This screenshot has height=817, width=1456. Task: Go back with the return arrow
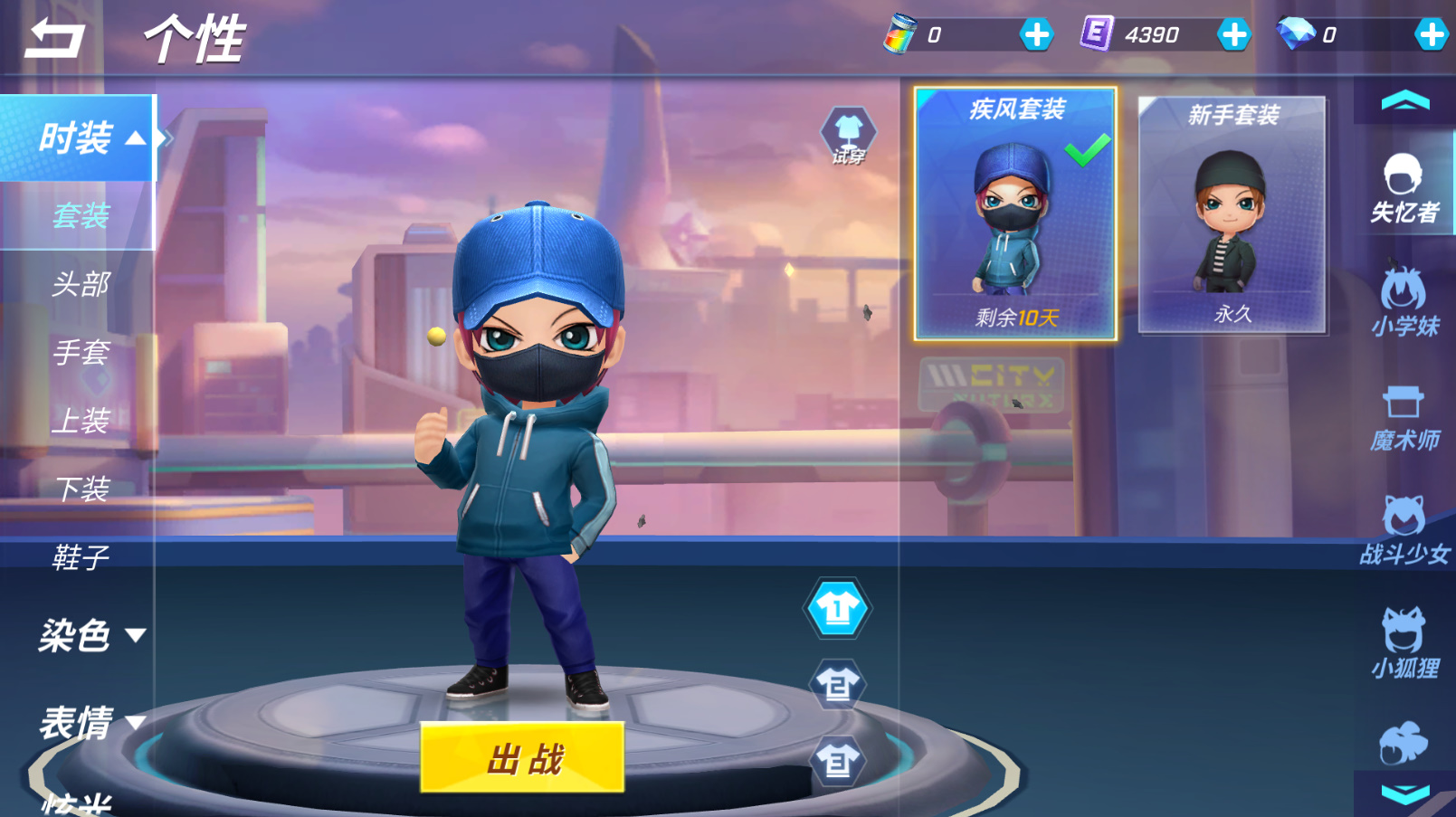[x=54, y=39]
